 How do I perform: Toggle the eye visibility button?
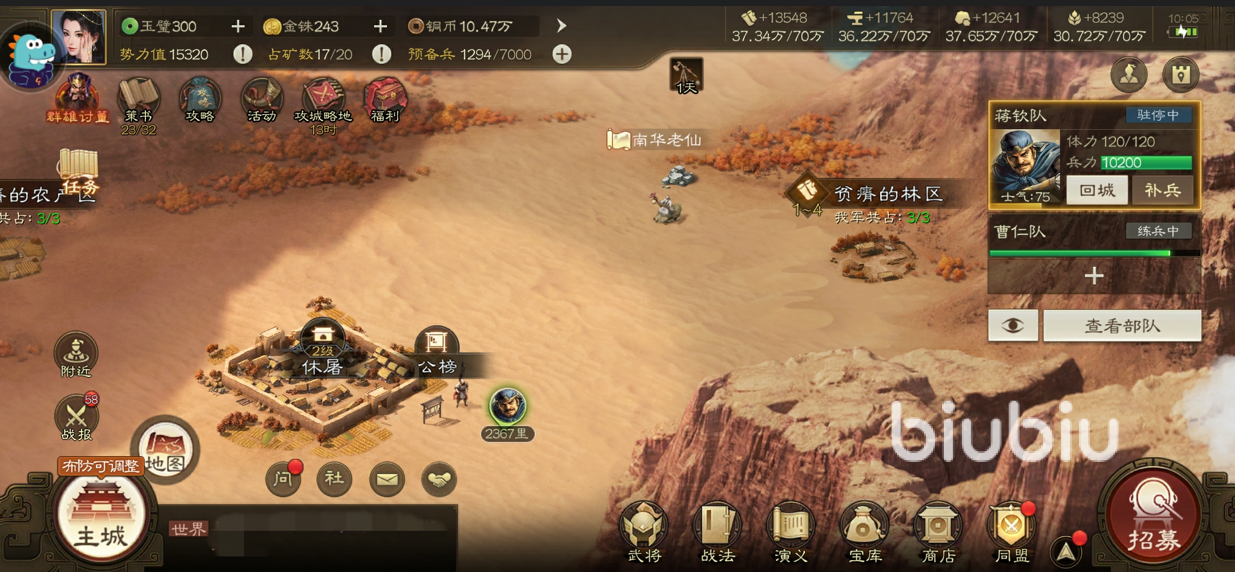point(1013,326)
